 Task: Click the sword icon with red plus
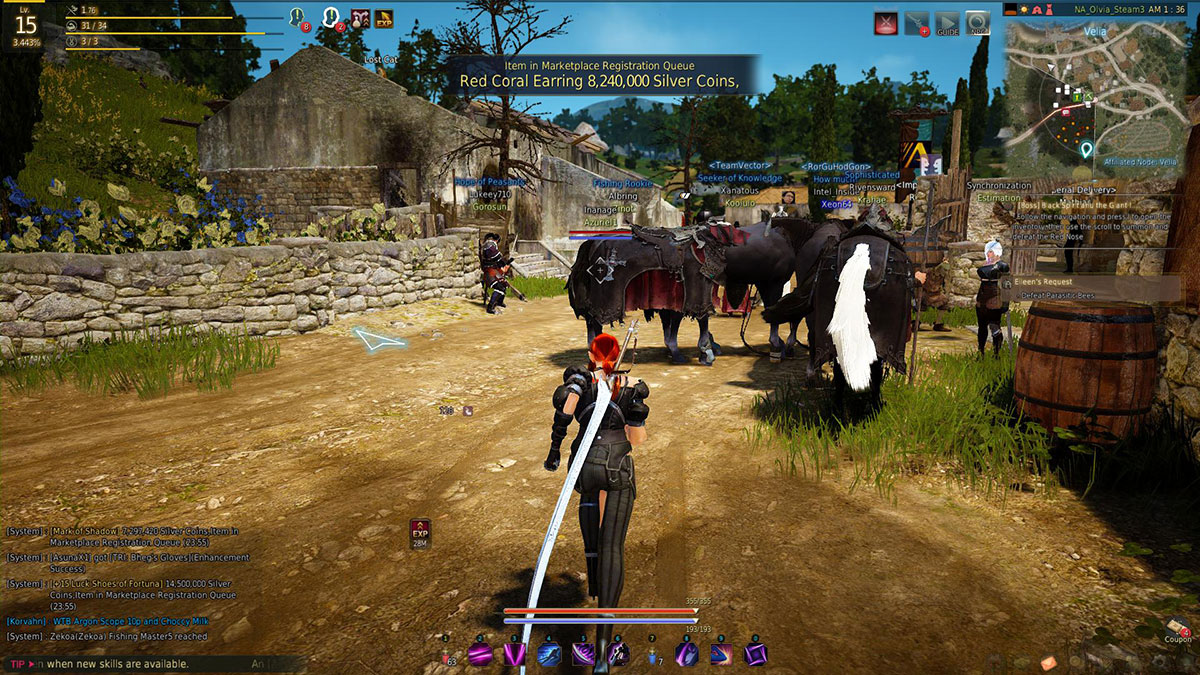(916, 23)
